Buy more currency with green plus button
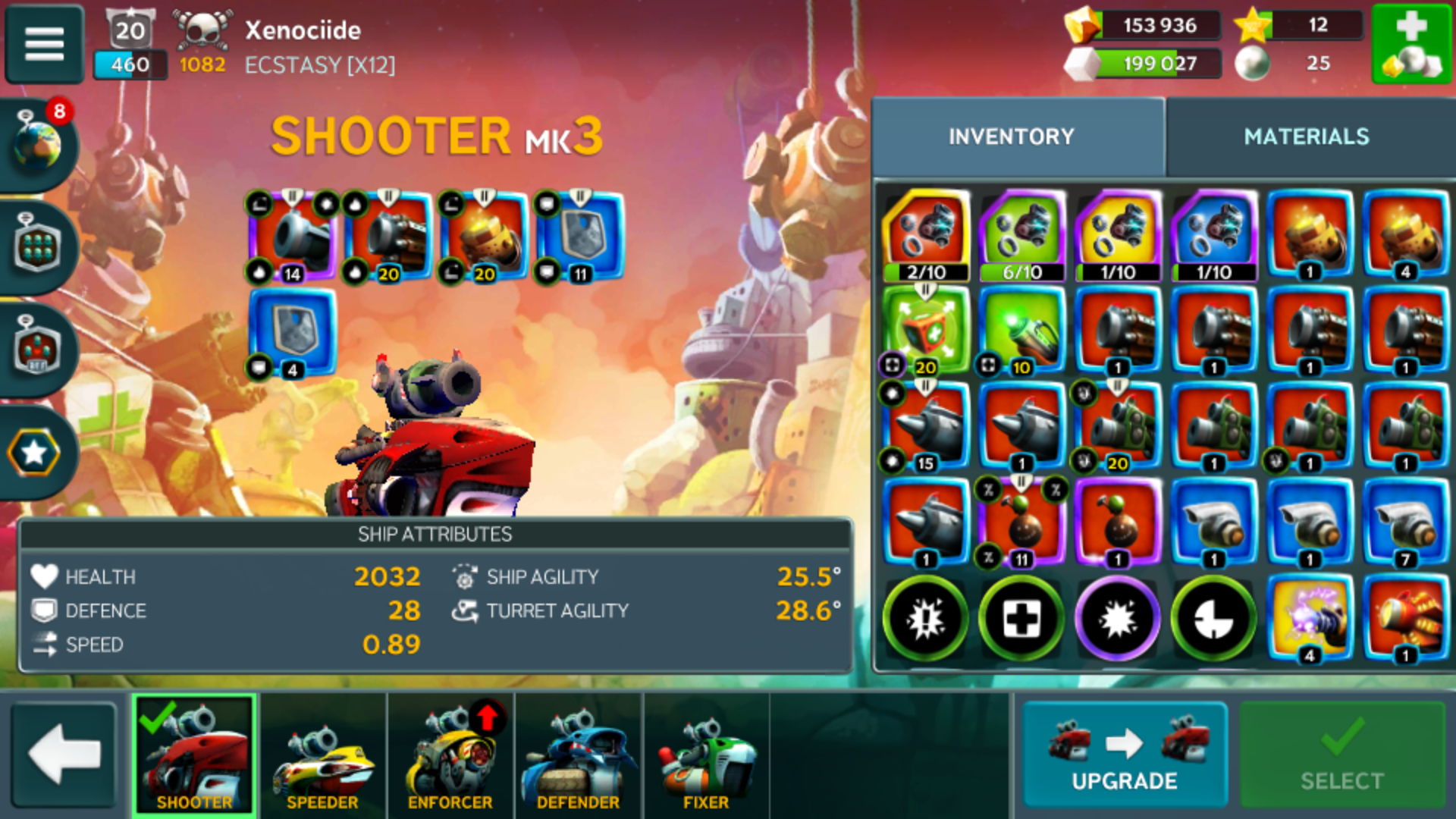 (x=1410, y=43)
